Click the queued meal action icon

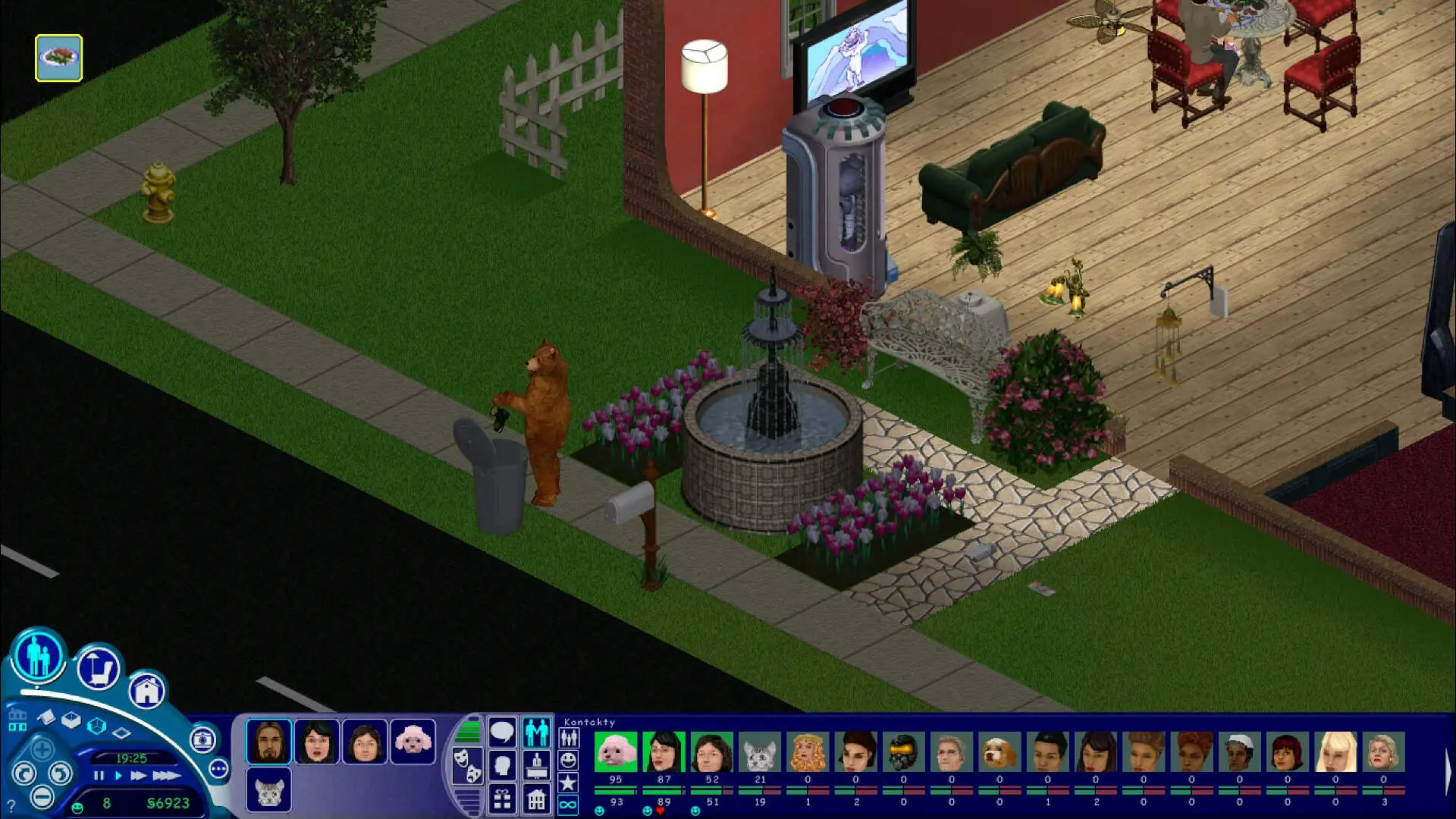pos(58,58)
